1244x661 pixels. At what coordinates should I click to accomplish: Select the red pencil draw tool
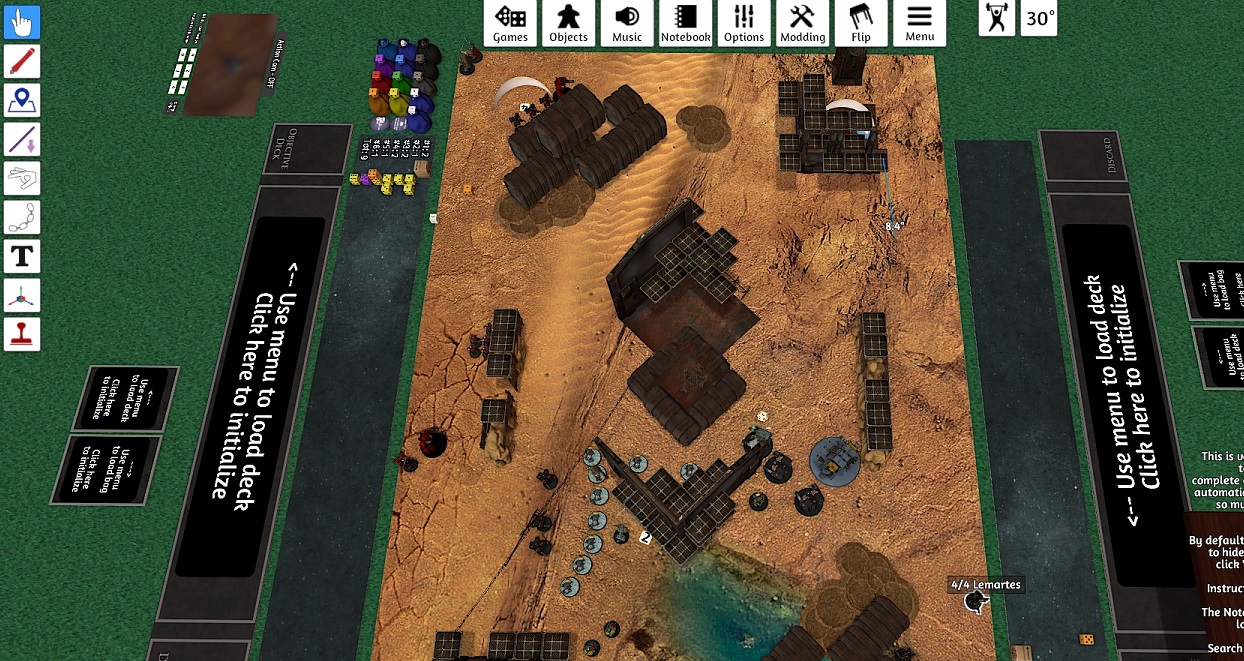22,62
